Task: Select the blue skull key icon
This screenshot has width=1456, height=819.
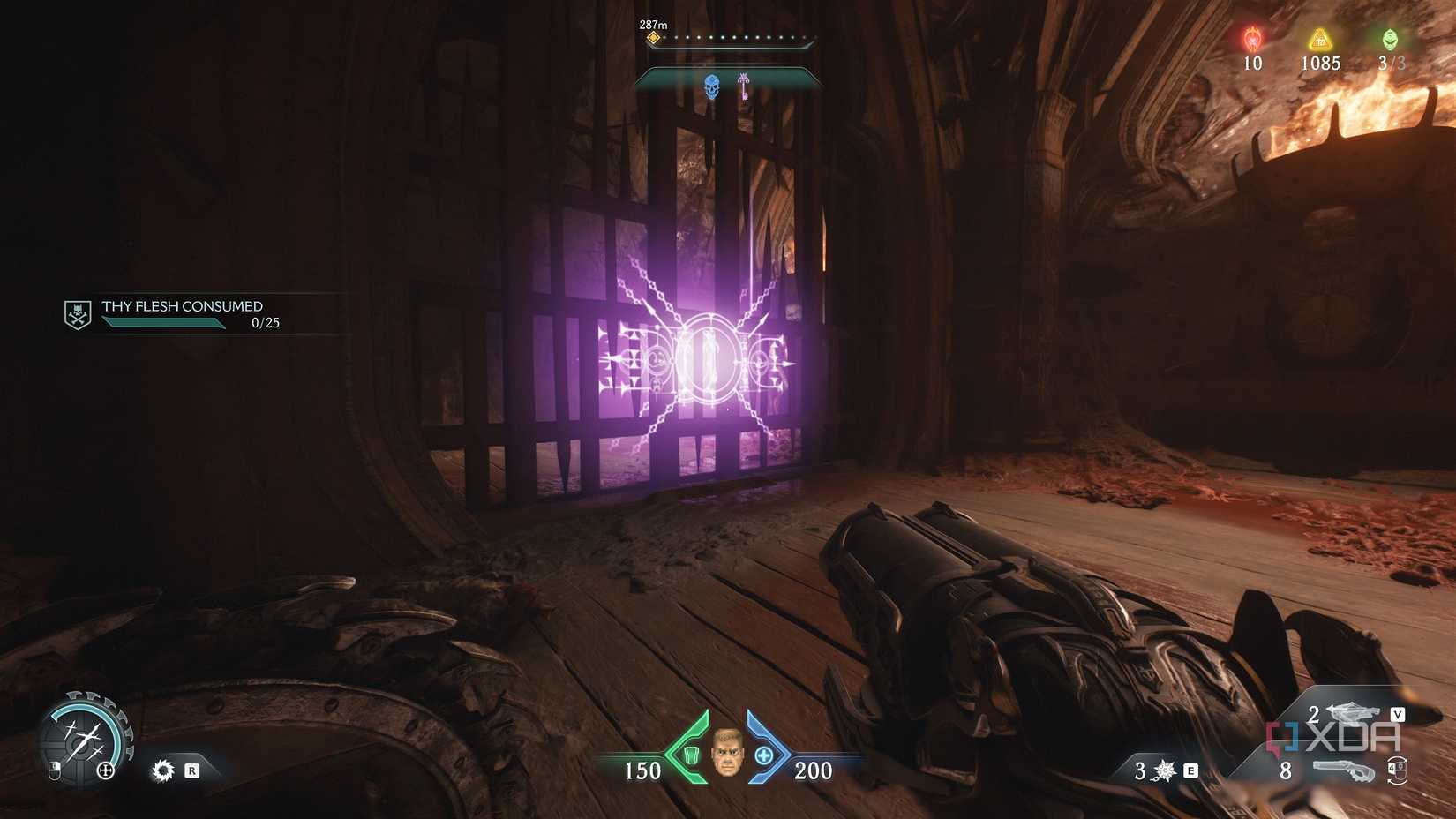Action: (711, 86)
